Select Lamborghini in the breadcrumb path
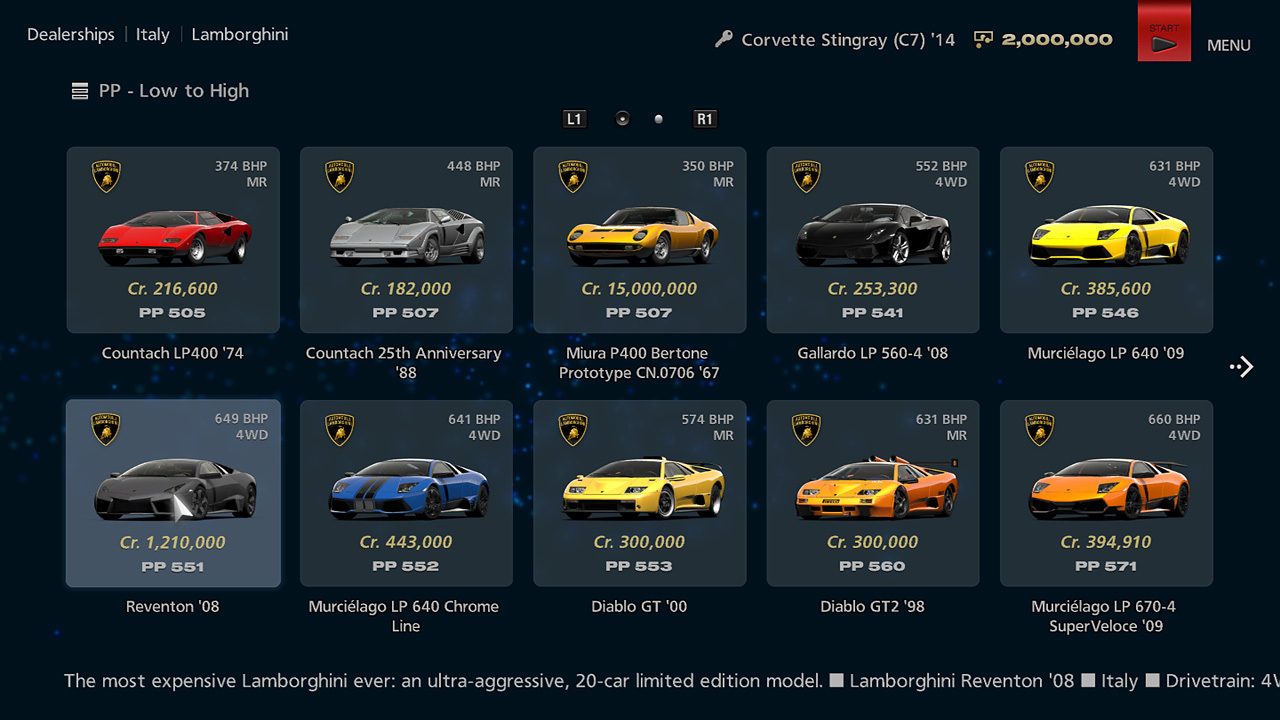This screenshot has width=1280, height=720. (239, 34)
